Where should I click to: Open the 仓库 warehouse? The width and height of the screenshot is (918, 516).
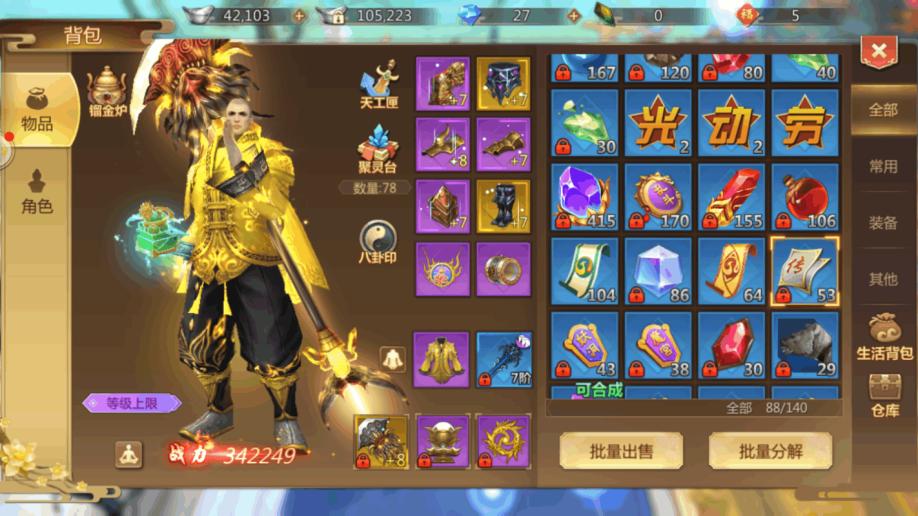click(884, 395)
